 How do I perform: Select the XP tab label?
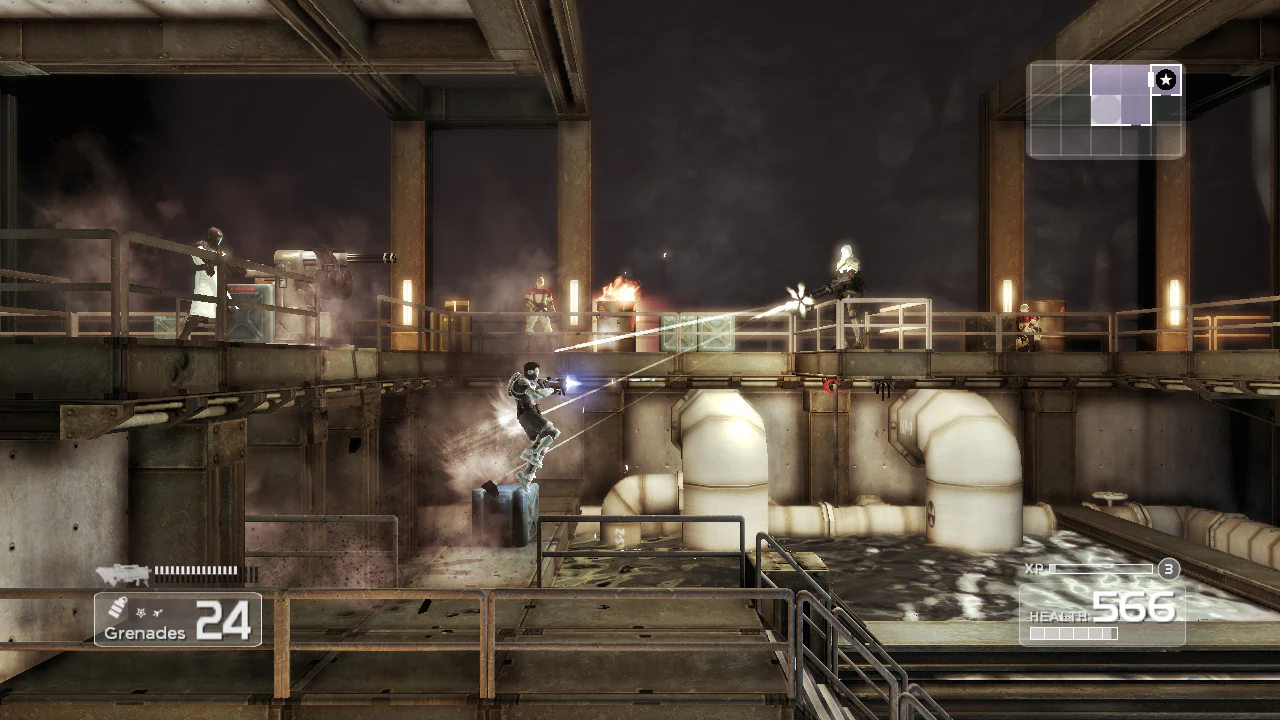[1033, 568]
